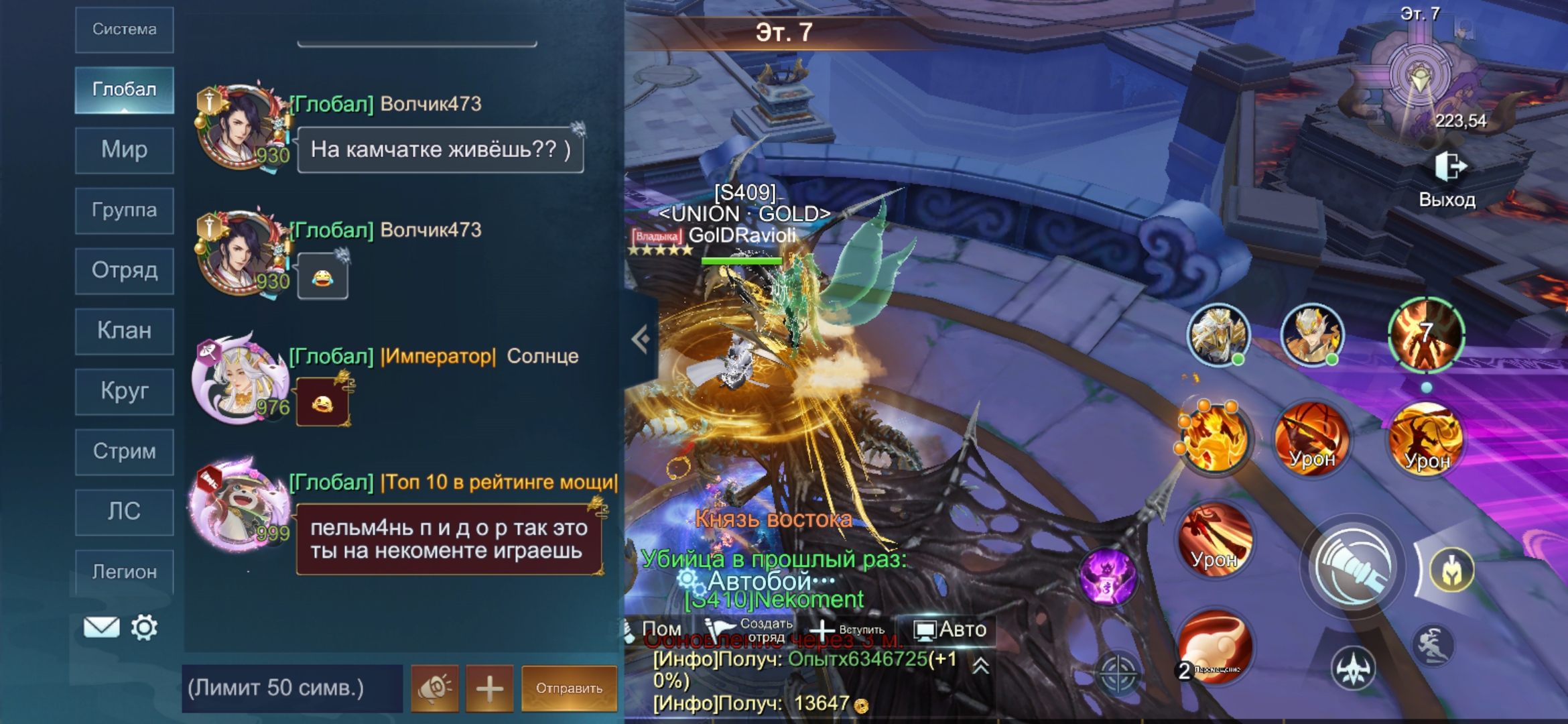Toggle the Авто auto-battle button
This screenshot has height=724, width=1568.
(x=951, y=629)
